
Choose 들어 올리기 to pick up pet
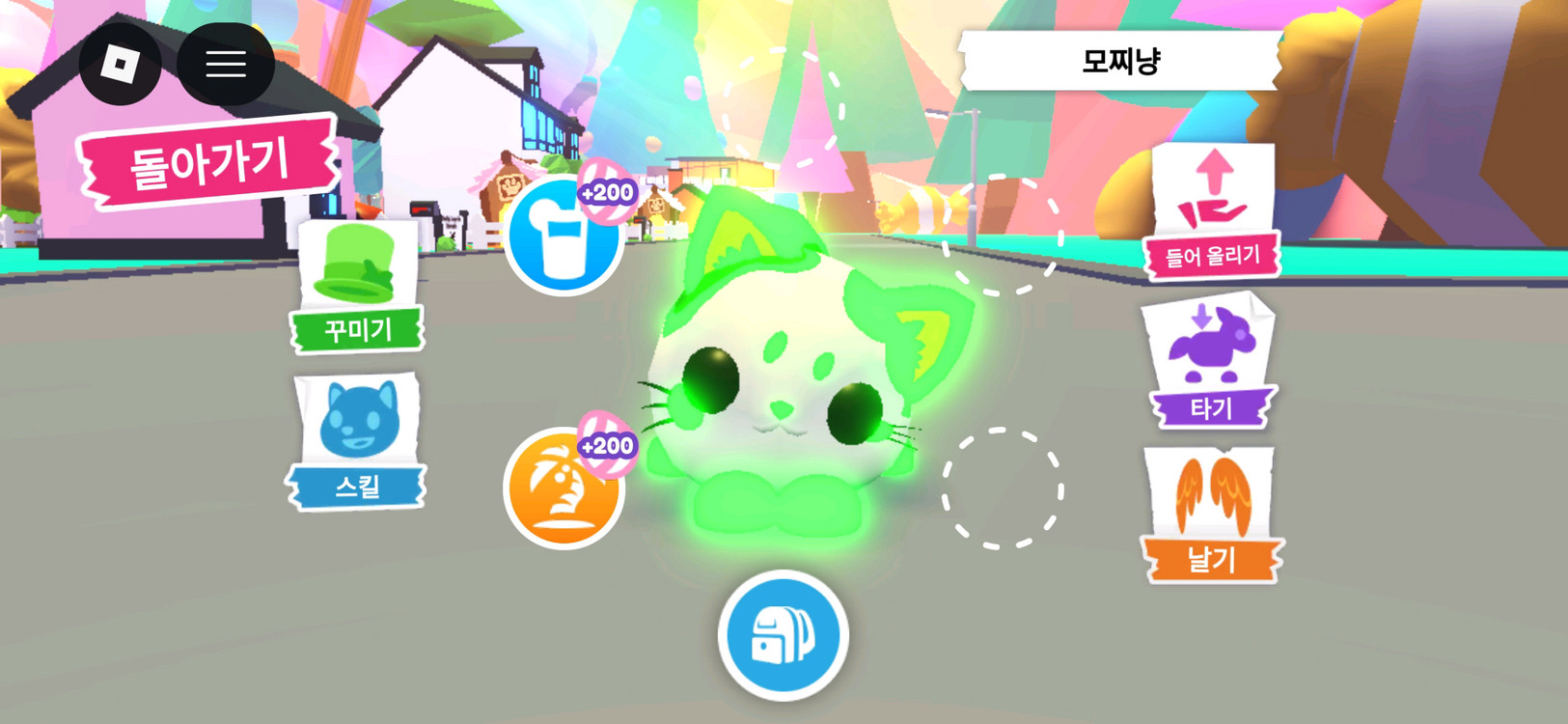coord(1213,211)
